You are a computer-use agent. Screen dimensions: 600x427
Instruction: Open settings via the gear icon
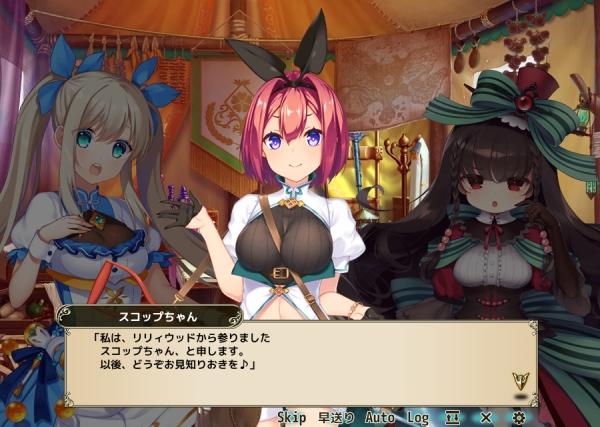[519, 416]
